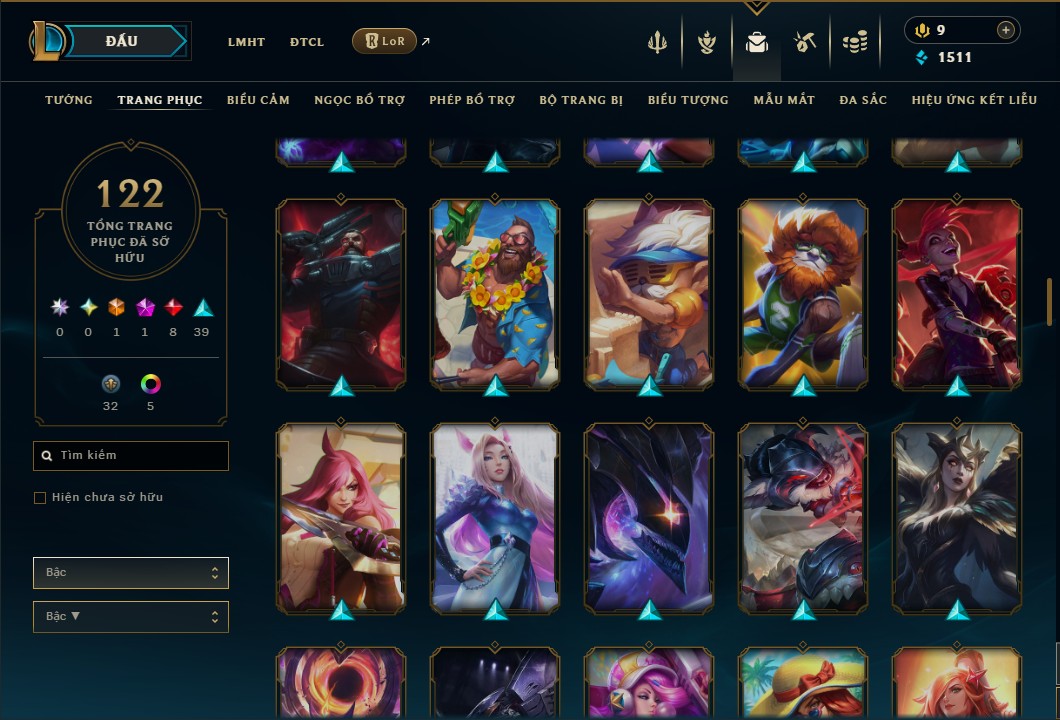Open the HIỆU ỨNG KẾT LIỄU tab
The height and width of the screenshot is (720, 1060).
pyautogui.click(x=974, y=100)
